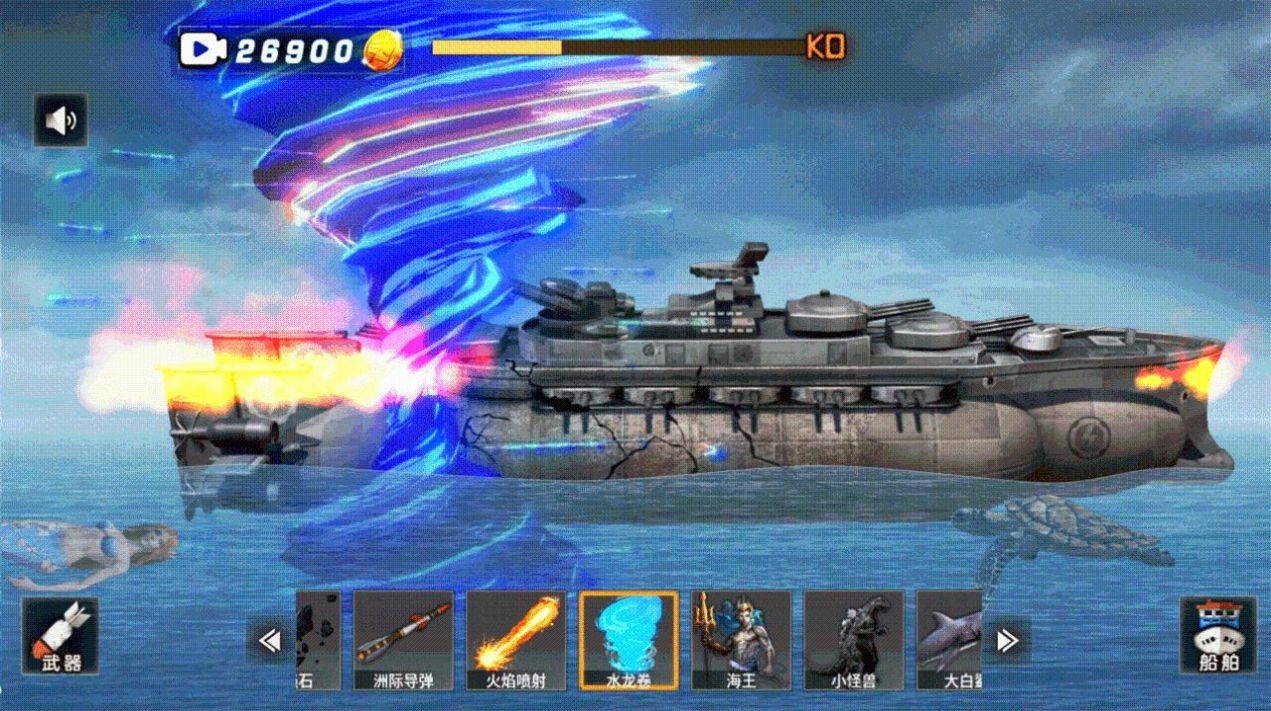Choose the 小怪兽 monster weapon

point(854,640)
